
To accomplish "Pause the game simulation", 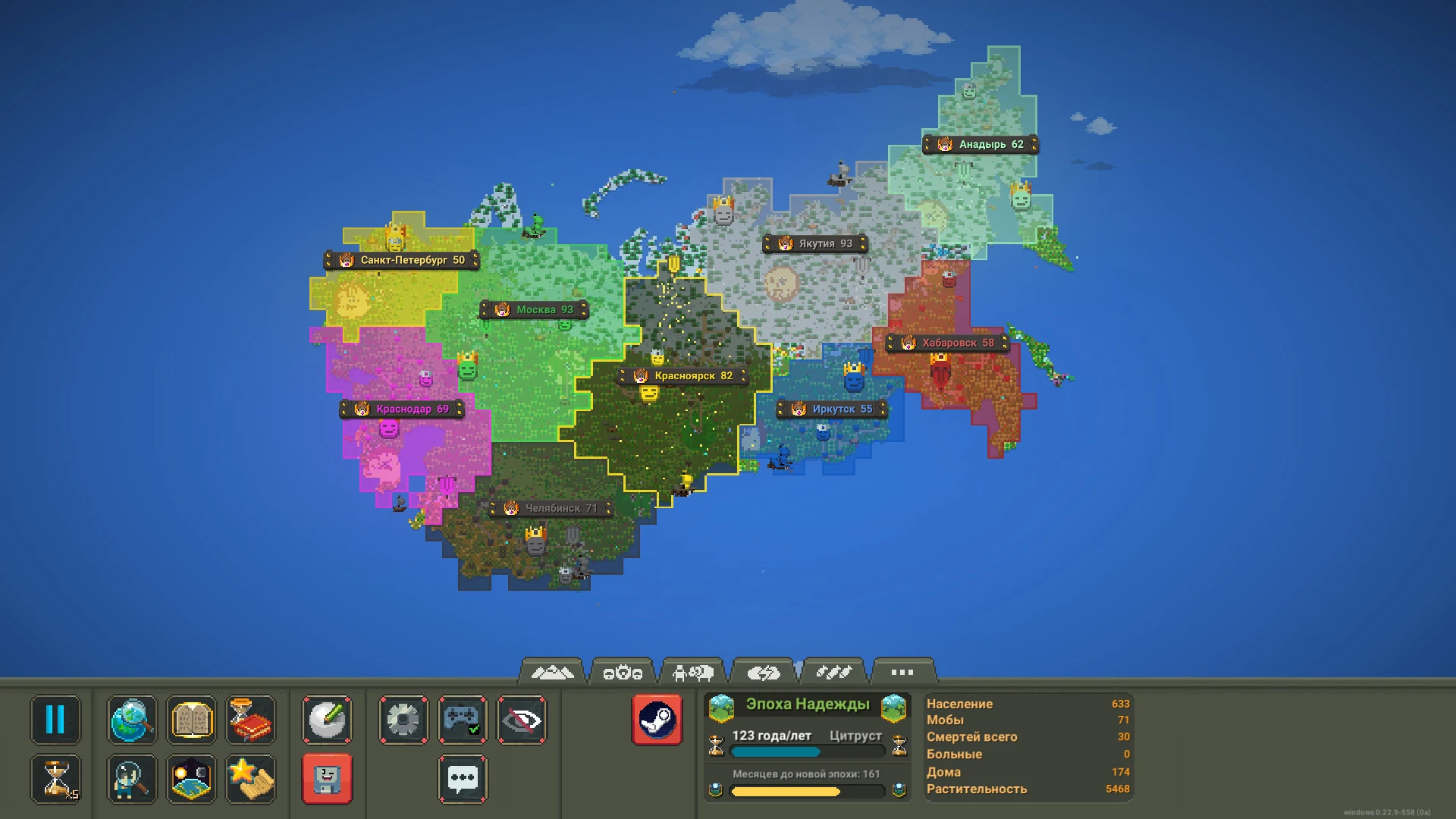I will [x=55, y=720].
